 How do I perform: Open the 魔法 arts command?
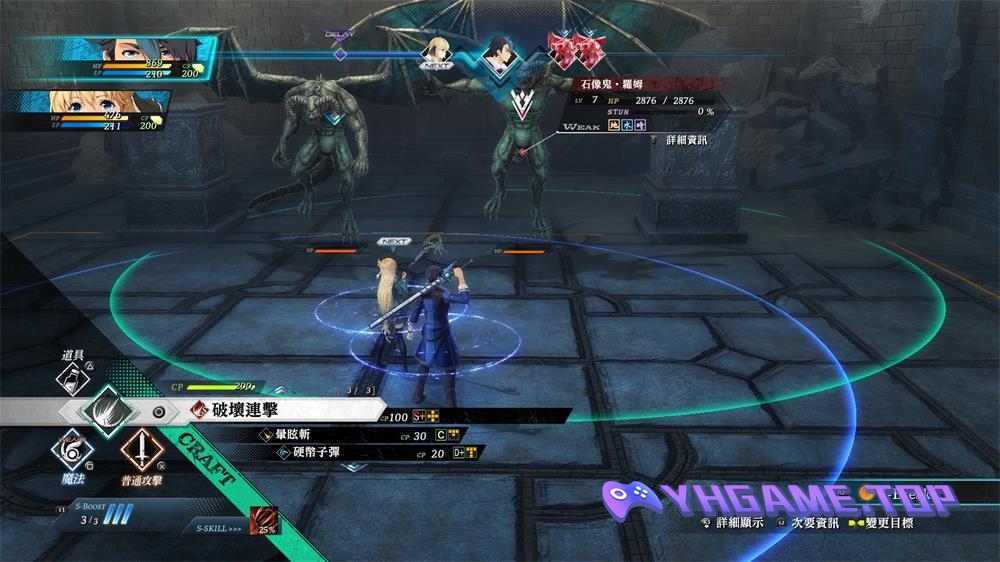click(68, 454)
